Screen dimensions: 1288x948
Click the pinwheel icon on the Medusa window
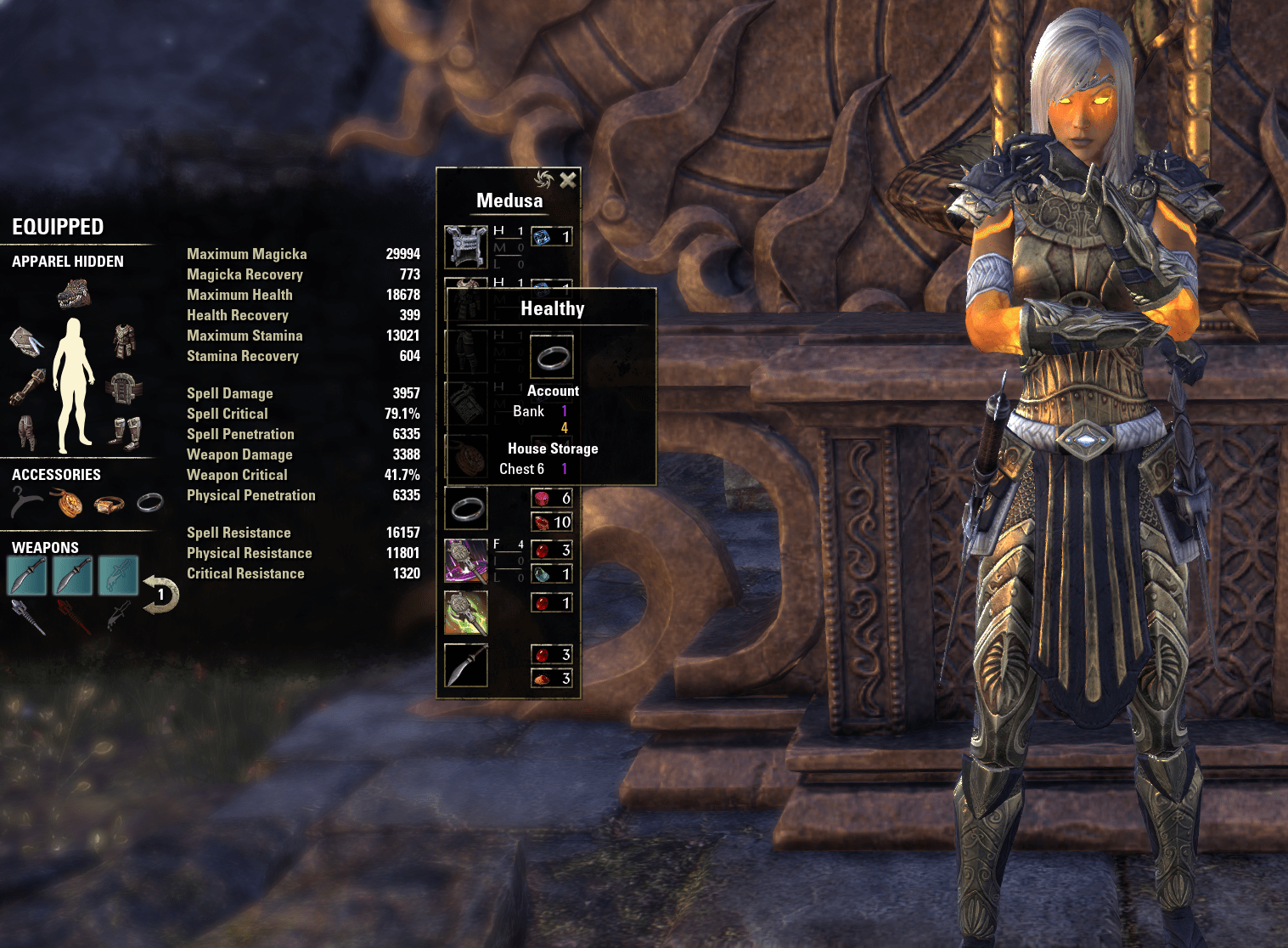tap(544, 180)
